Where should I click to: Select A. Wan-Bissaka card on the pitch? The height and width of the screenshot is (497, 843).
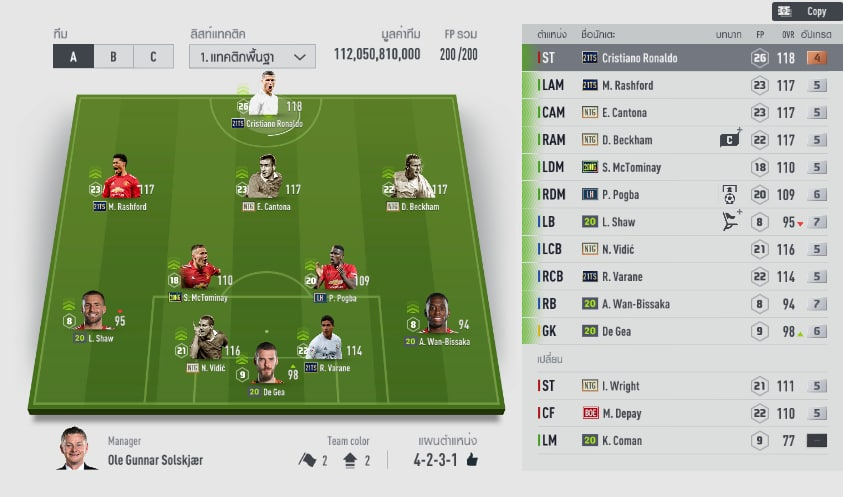(x=436, y=316)
